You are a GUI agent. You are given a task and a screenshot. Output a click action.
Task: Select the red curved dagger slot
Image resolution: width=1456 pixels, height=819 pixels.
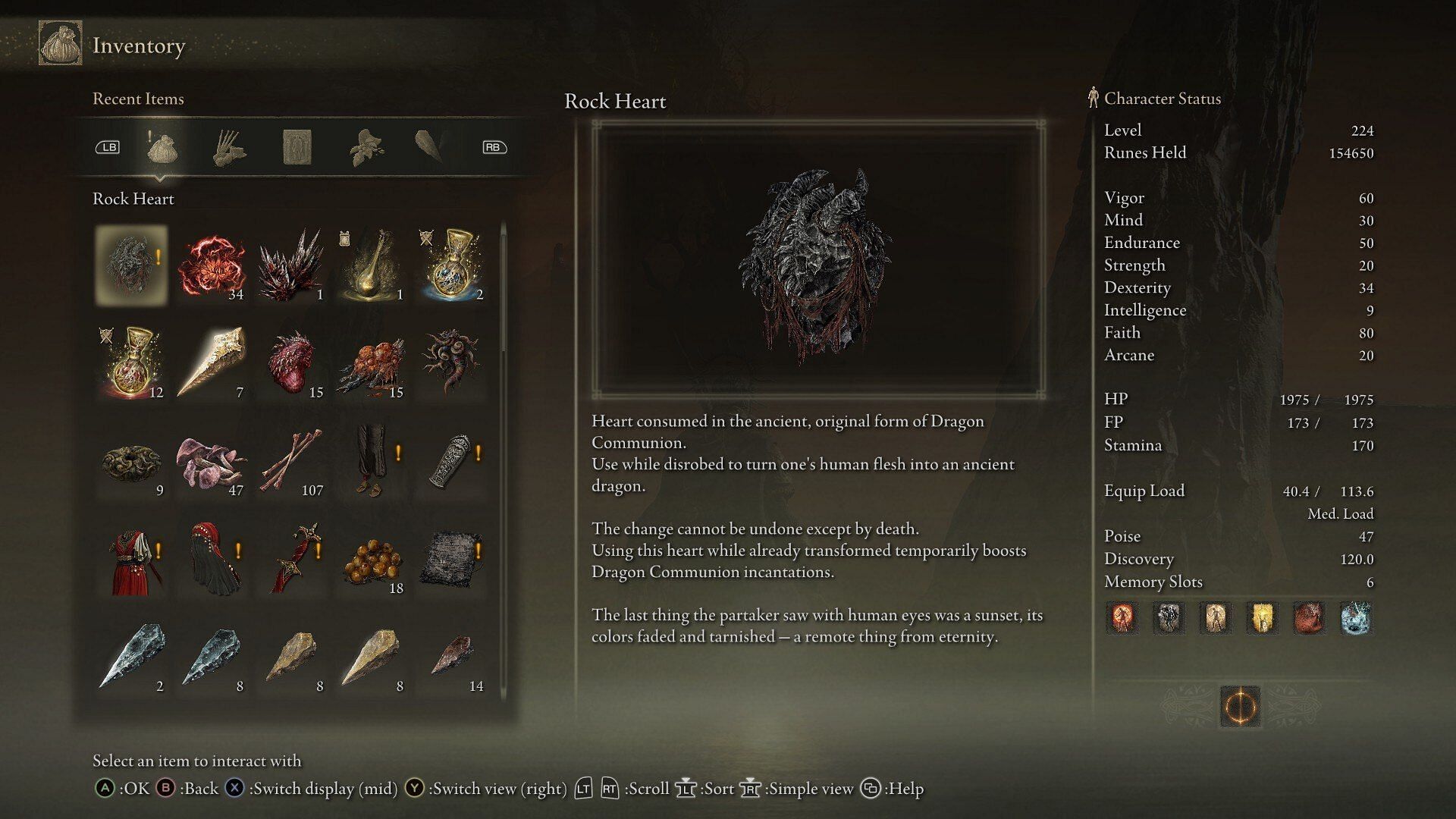292,559
